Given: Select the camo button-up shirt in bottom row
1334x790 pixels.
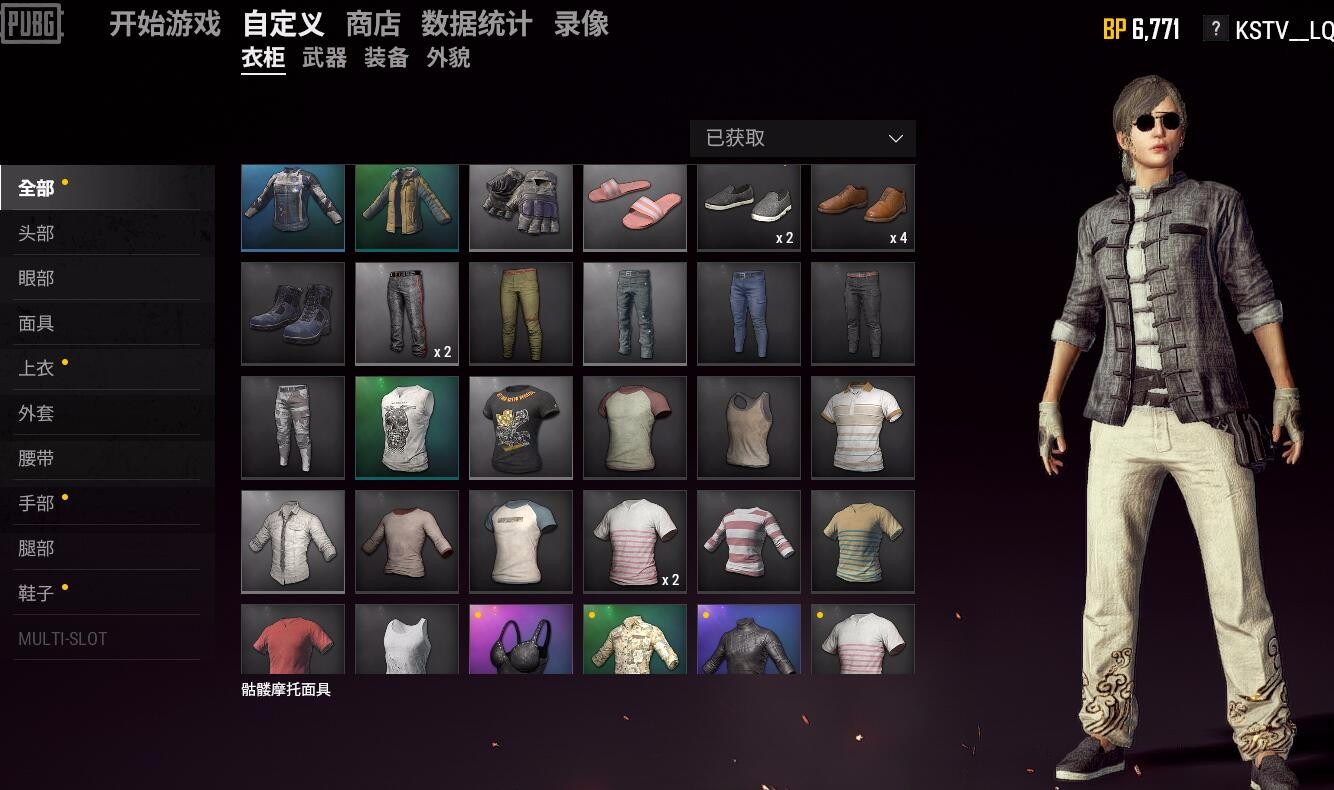Looking at the screenshot, I should tap(635, 640).
